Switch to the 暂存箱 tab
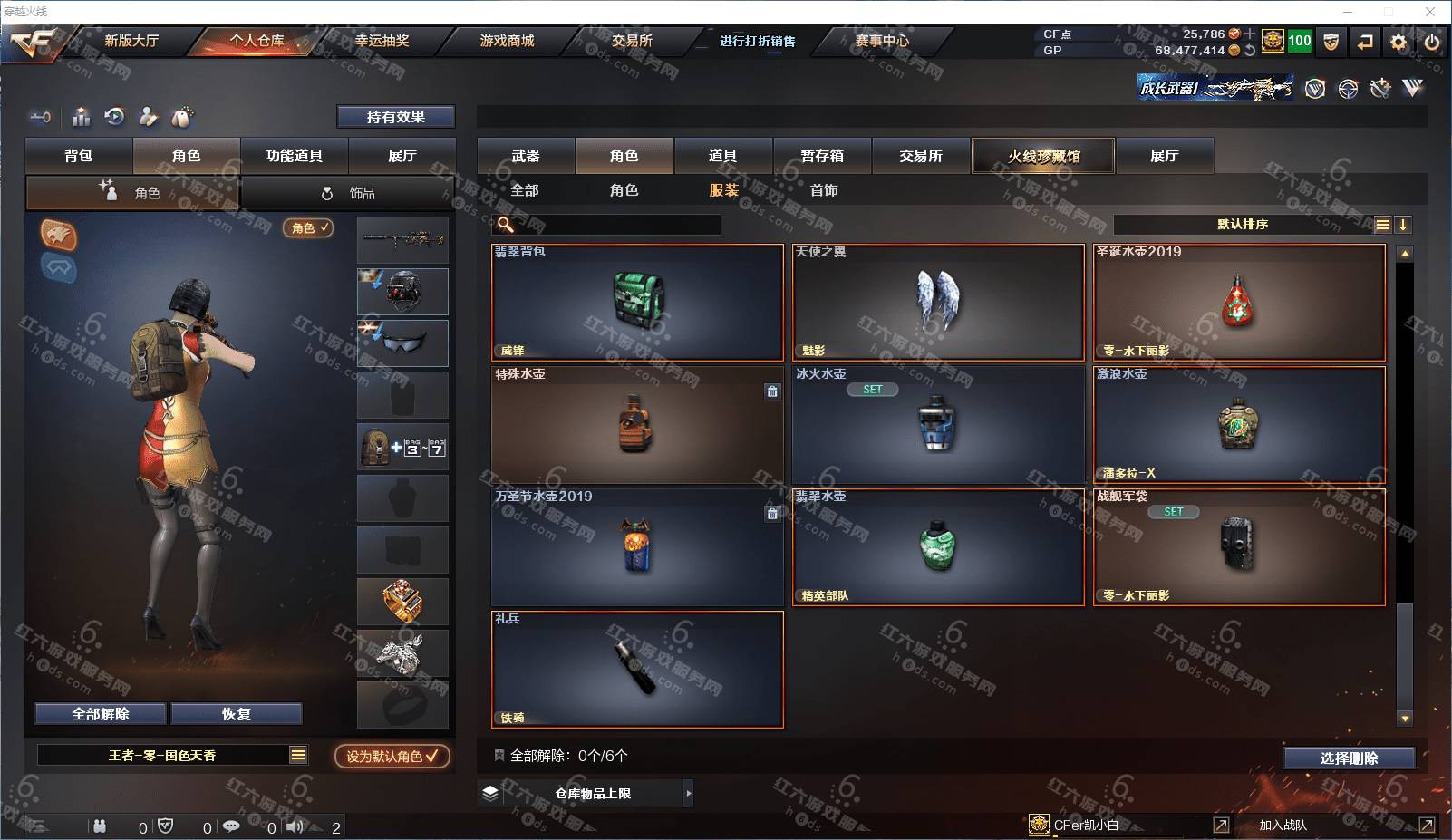Image resolution: width=1452 pixels, height=840 pixels. [822, 156]
